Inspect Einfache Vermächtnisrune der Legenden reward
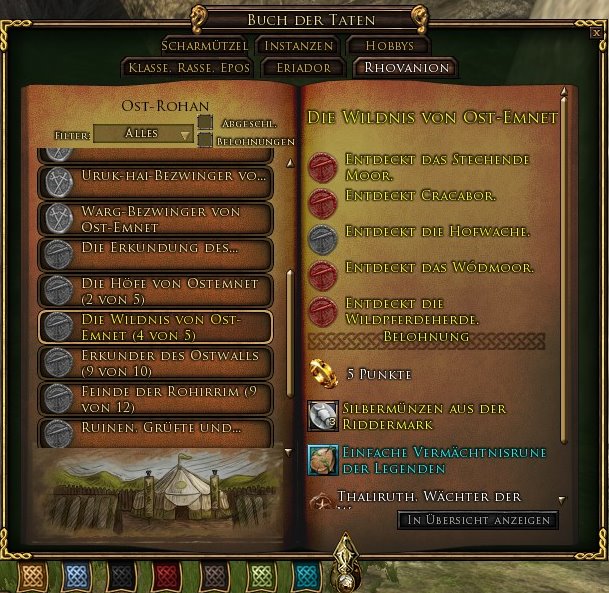The height and width of the screenshot is (593, 609). [x=322, y=459]
